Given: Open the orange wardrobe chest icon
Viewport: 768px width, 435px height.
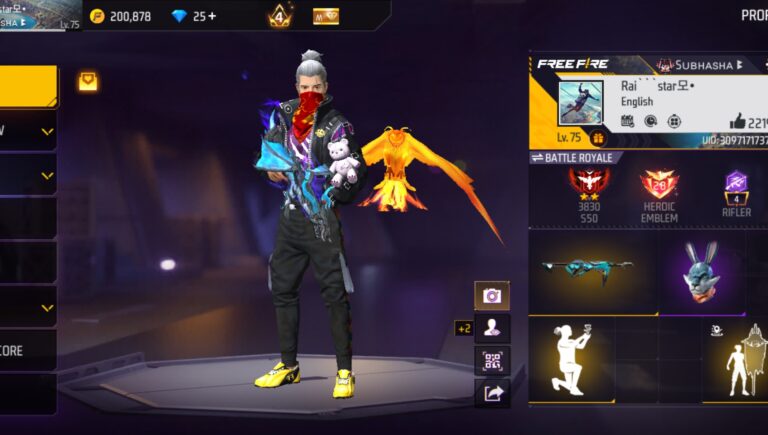Looking at the screenshot, I should [x=88, y=82].
